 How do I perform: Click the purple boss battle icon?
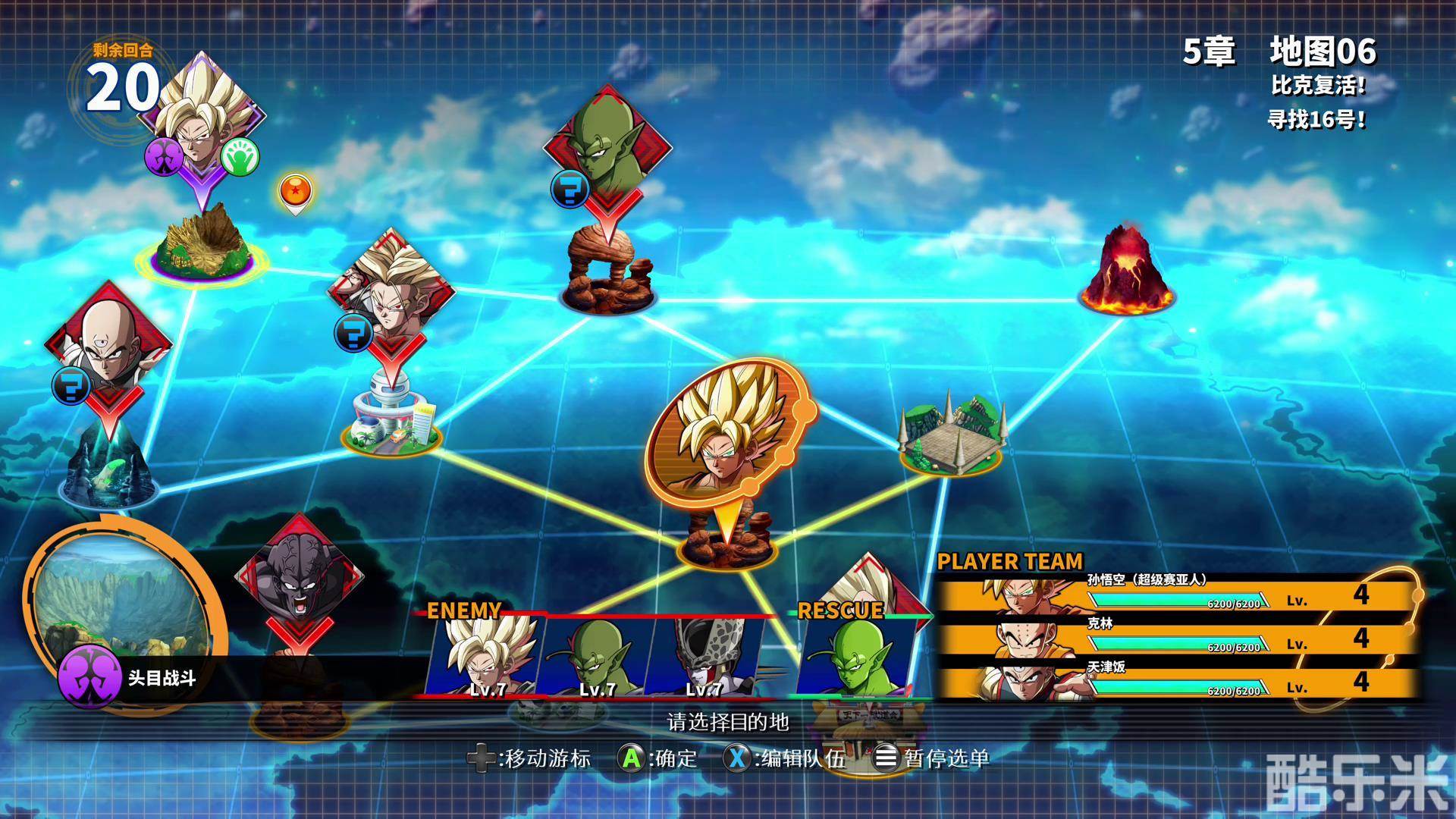[89, 676]
